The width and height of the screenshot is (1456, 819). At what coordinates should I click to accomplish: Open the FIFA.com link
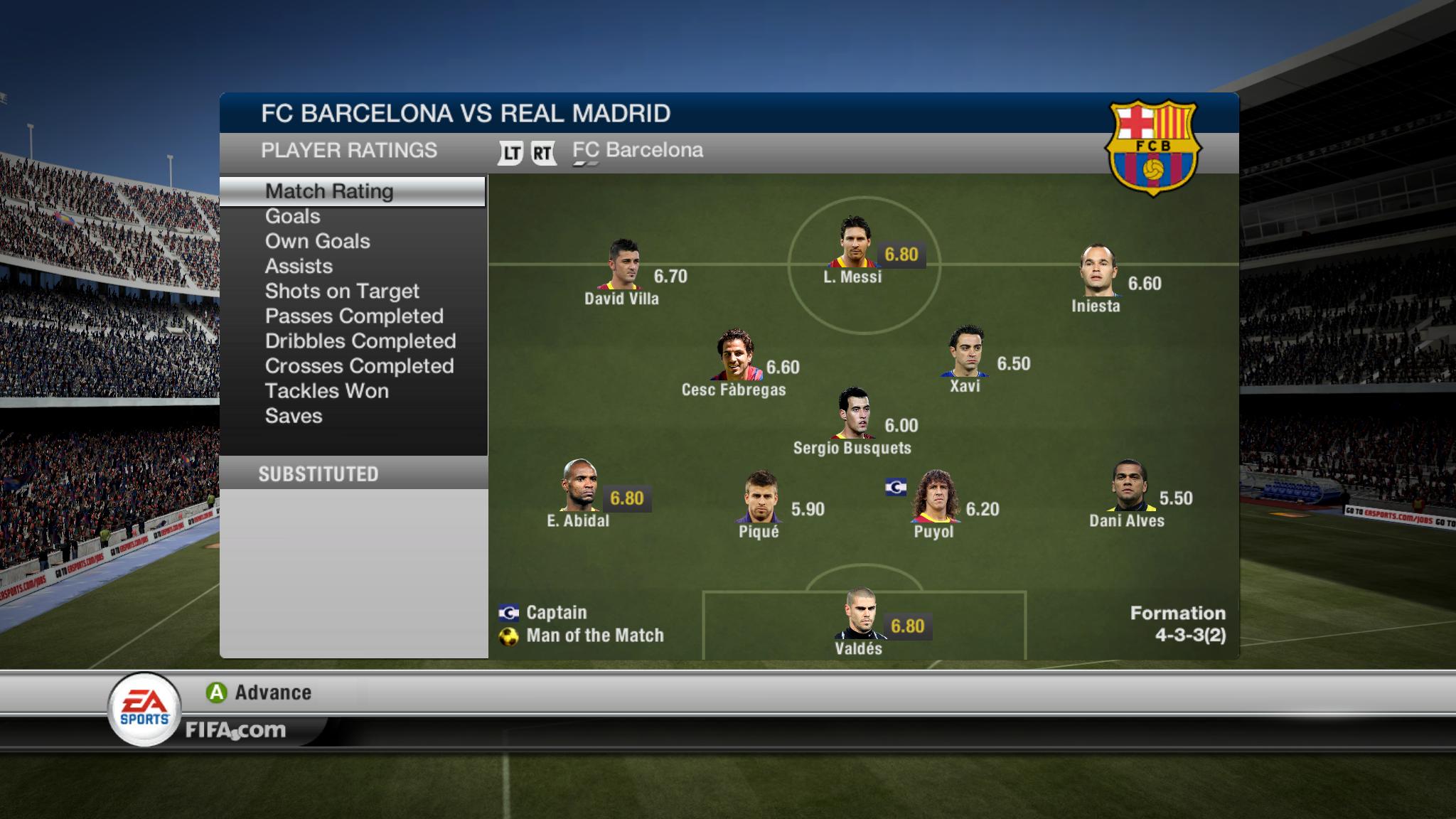point(235,730)
